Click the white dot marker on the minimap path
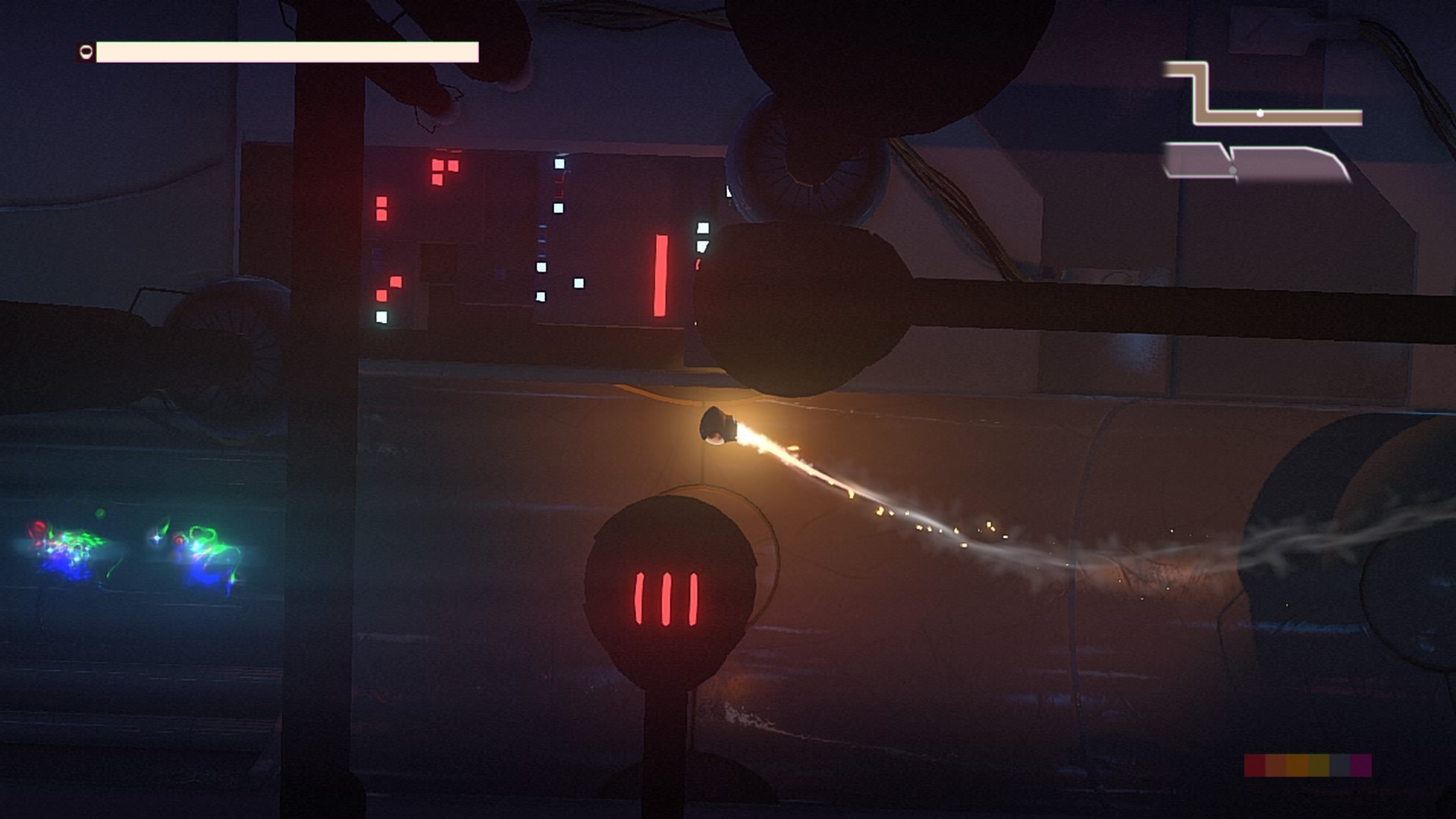The width and height of the screenshot is (1456, 819). [1260, 113]
